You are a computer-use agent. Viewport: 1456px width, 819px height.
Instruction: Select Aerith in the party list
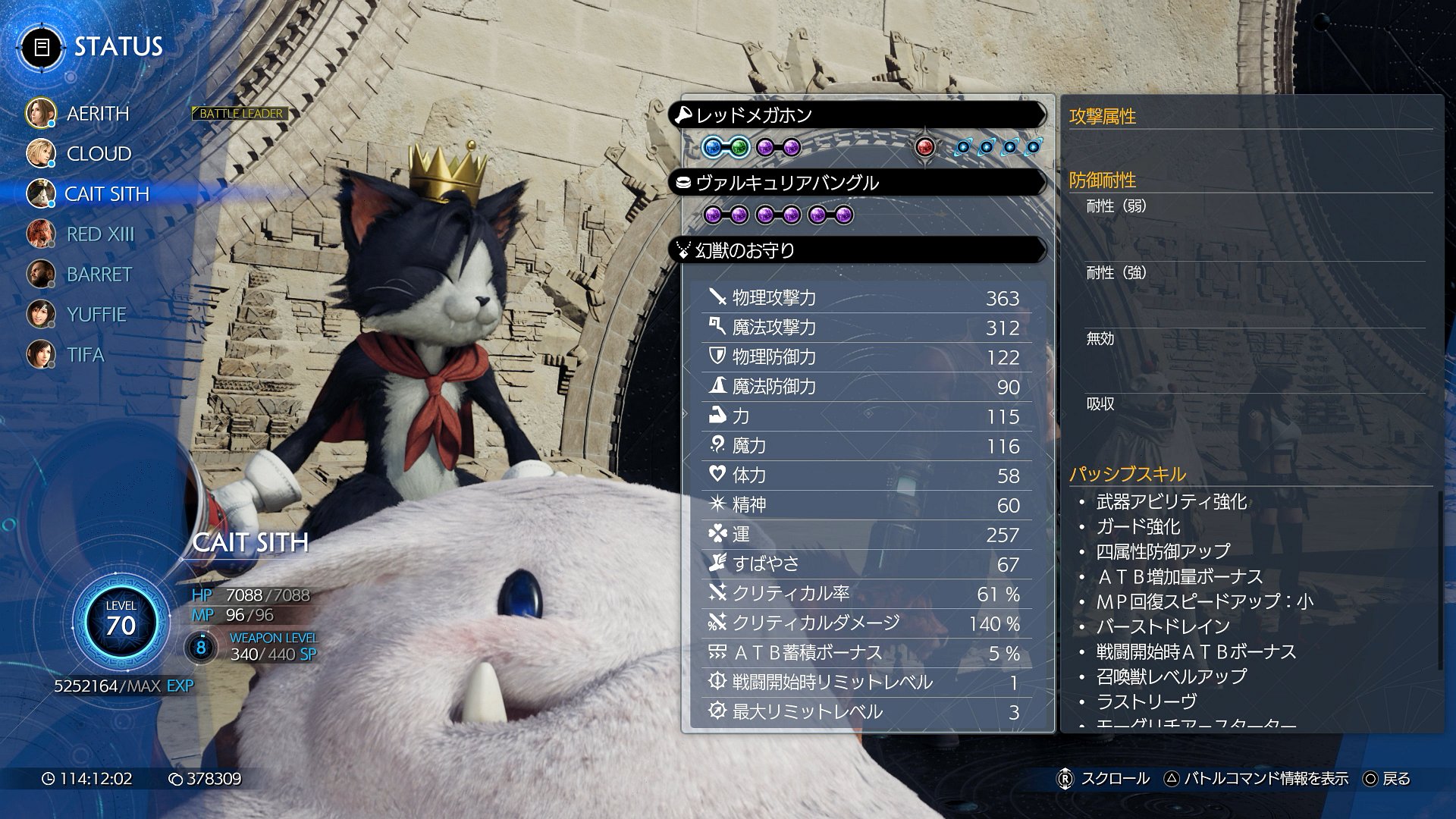click(x=97, y=114)
